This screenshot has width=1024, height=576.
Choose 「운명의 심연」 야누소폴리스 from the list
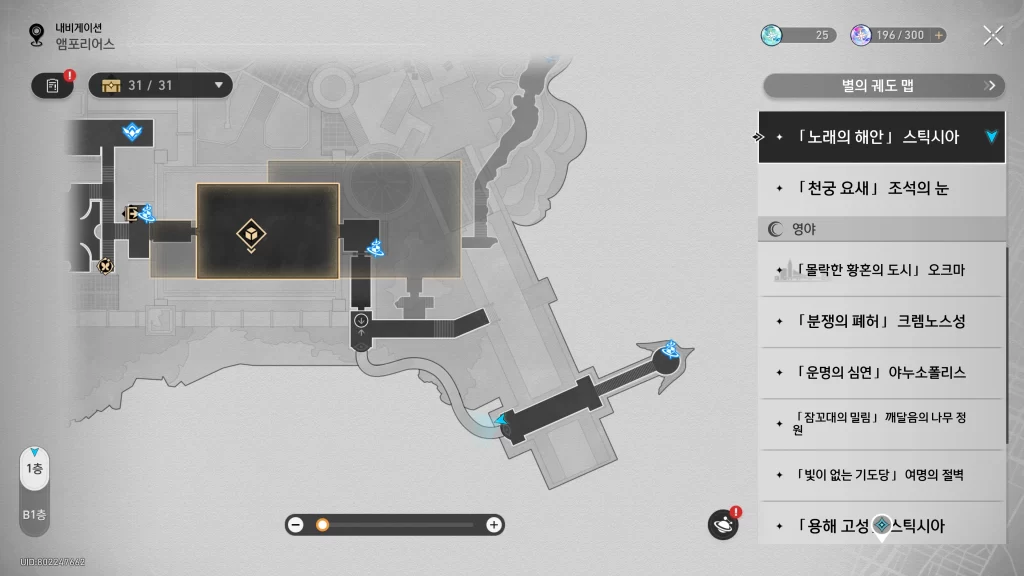click(881, 372)
